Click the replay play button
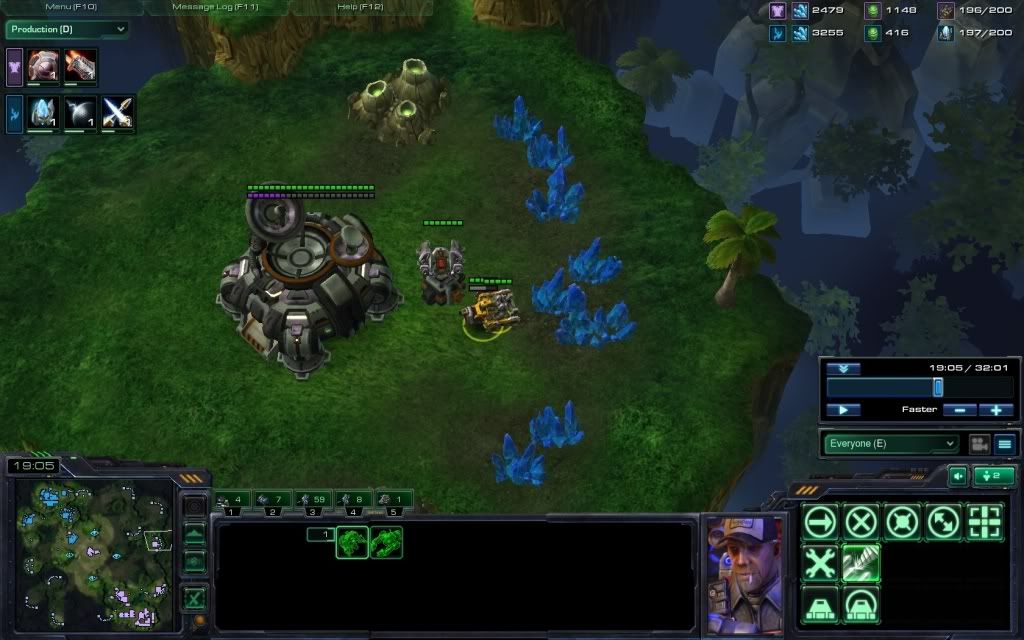 [x=843, y=410]
